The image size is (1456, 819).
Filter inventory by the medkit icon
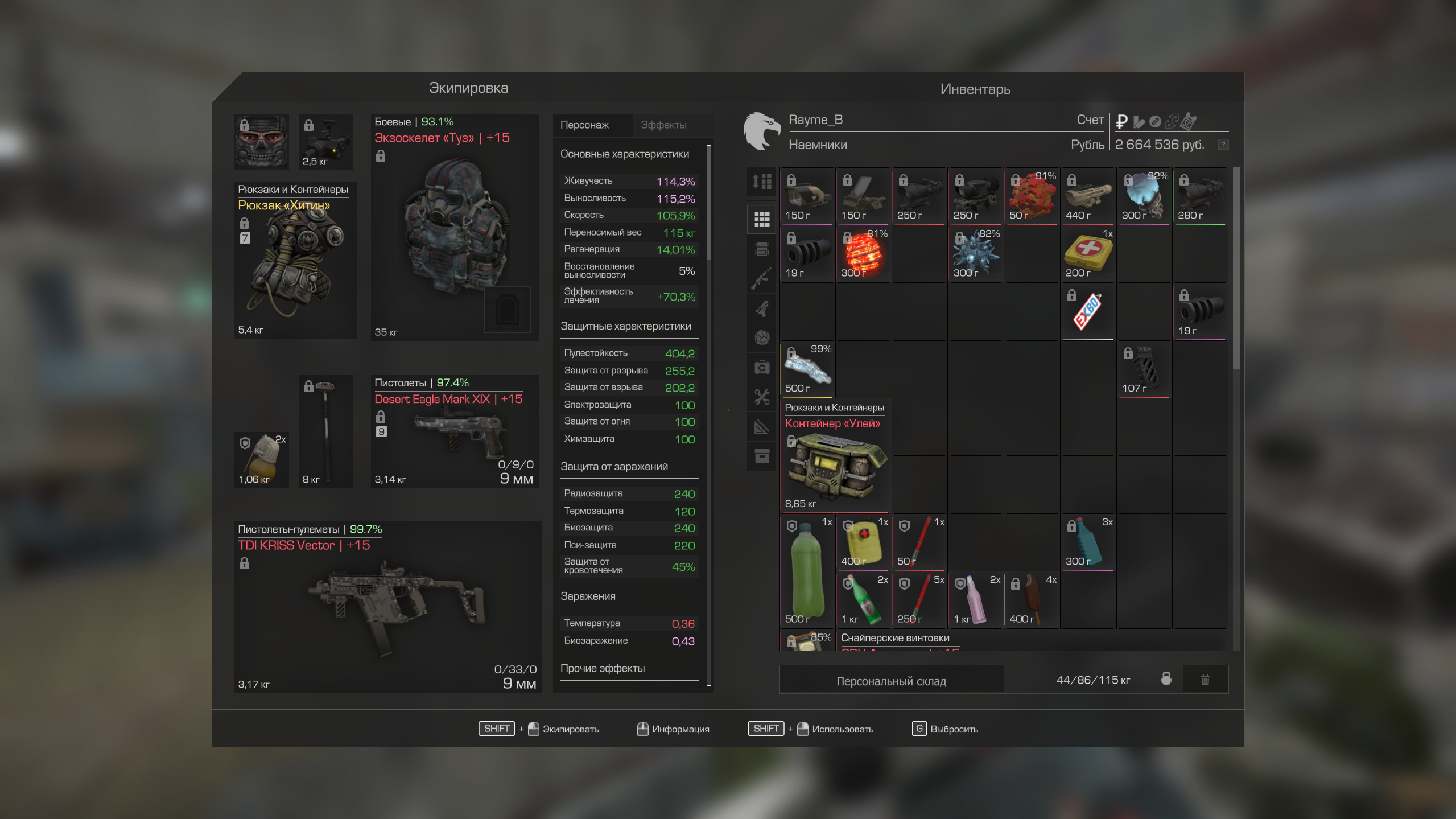tap(762, 367)
